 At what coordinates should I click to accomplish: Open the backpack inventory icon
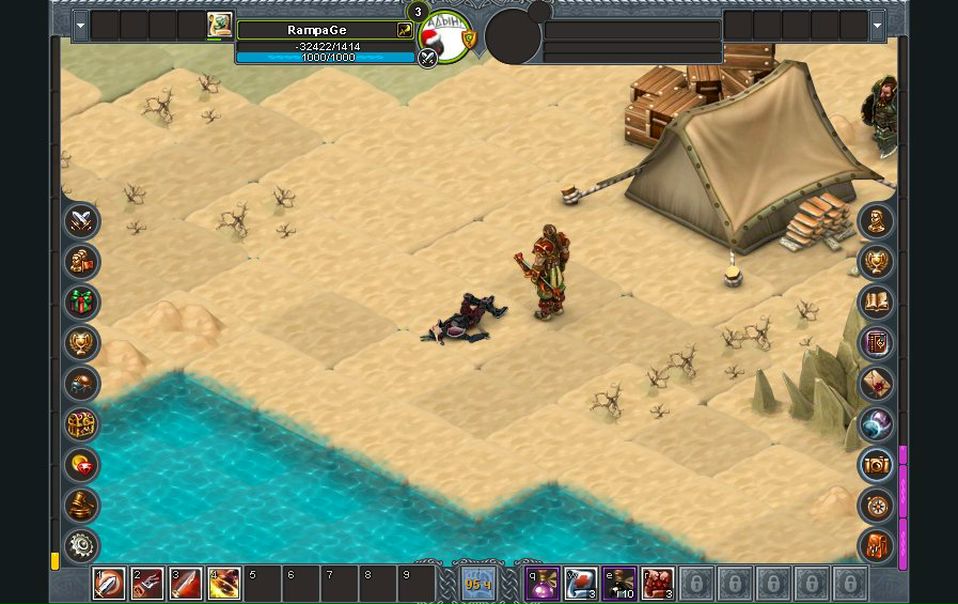(x=876, y=546)
